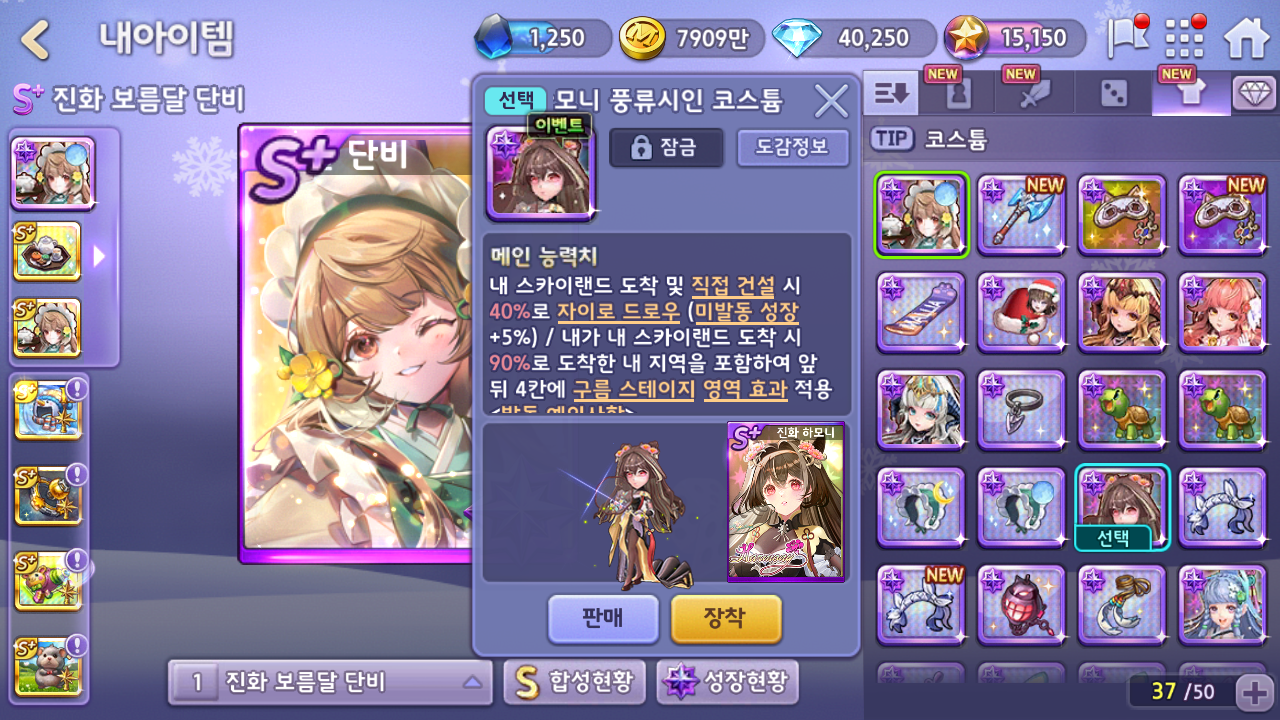Open the sort filter button
This screenshot has height=720, width=1280.
click(x=891, y=94)
